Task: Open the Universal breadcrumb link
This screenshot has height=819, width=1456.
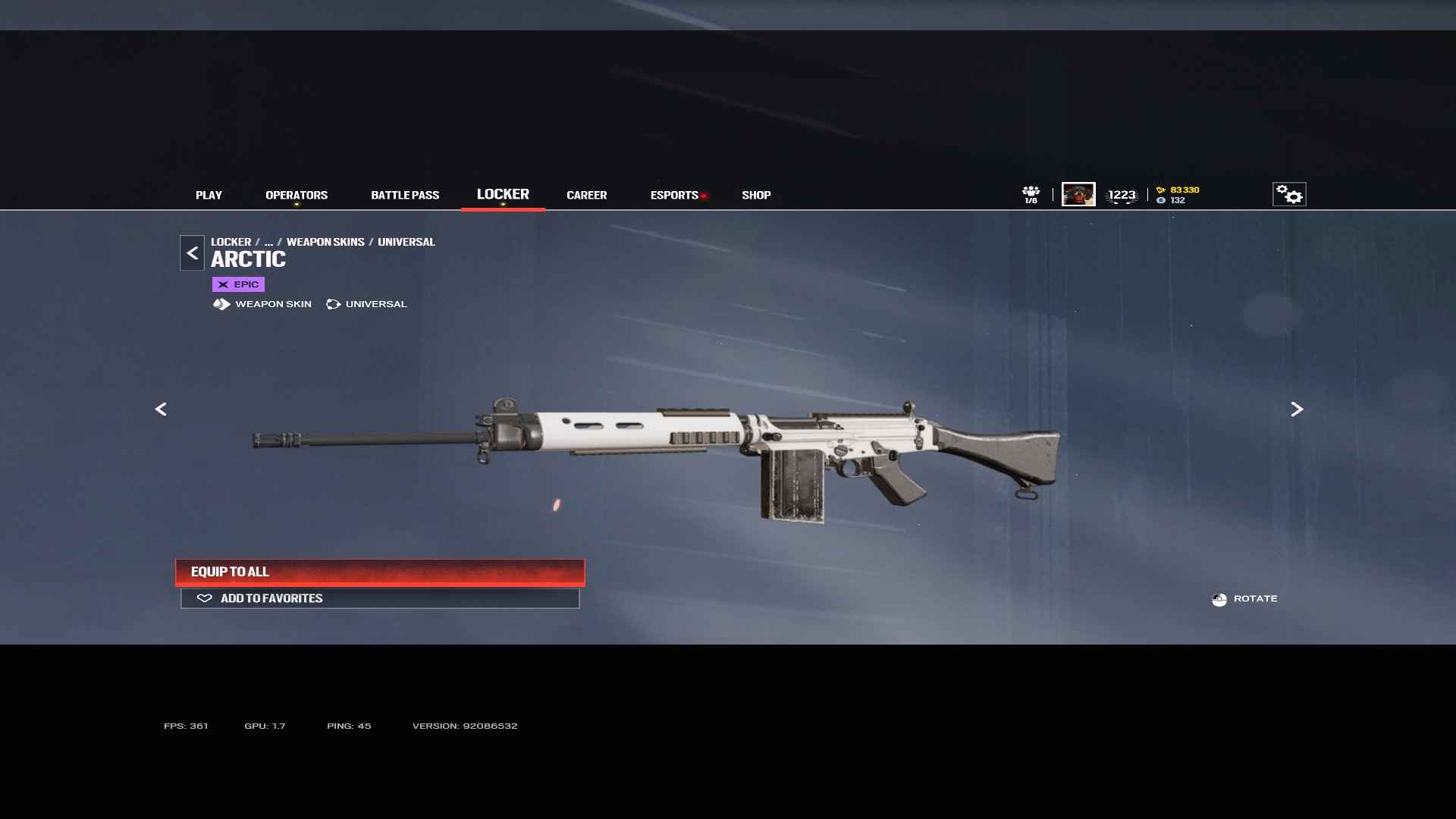Action: pyautogui.click(x=406, y=242)
